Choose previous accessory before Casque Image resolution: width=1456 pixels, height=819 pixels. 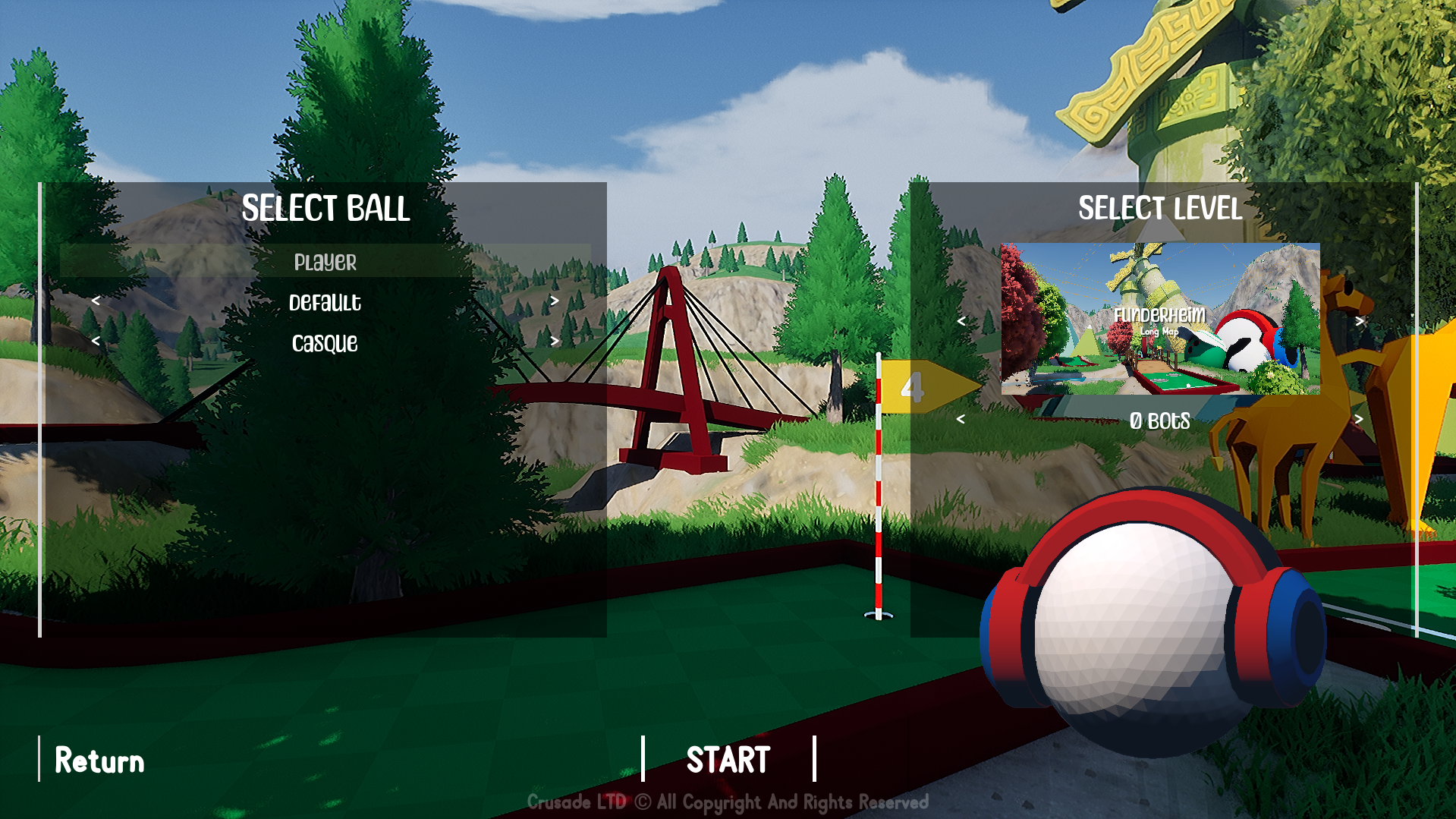click(x=96, y=342)
